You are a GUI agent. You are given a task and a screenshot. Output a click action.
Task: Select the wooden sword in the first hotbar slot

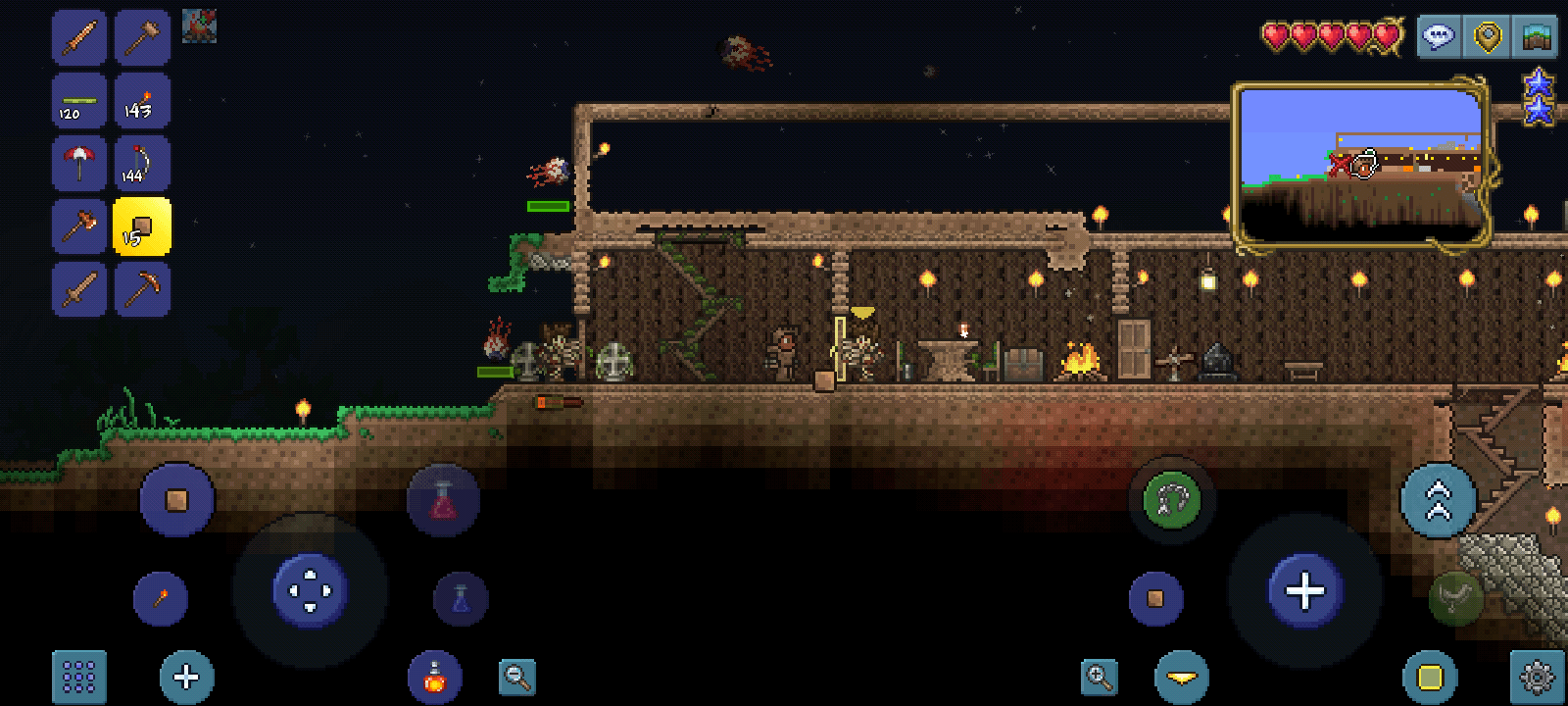(79, 37)
